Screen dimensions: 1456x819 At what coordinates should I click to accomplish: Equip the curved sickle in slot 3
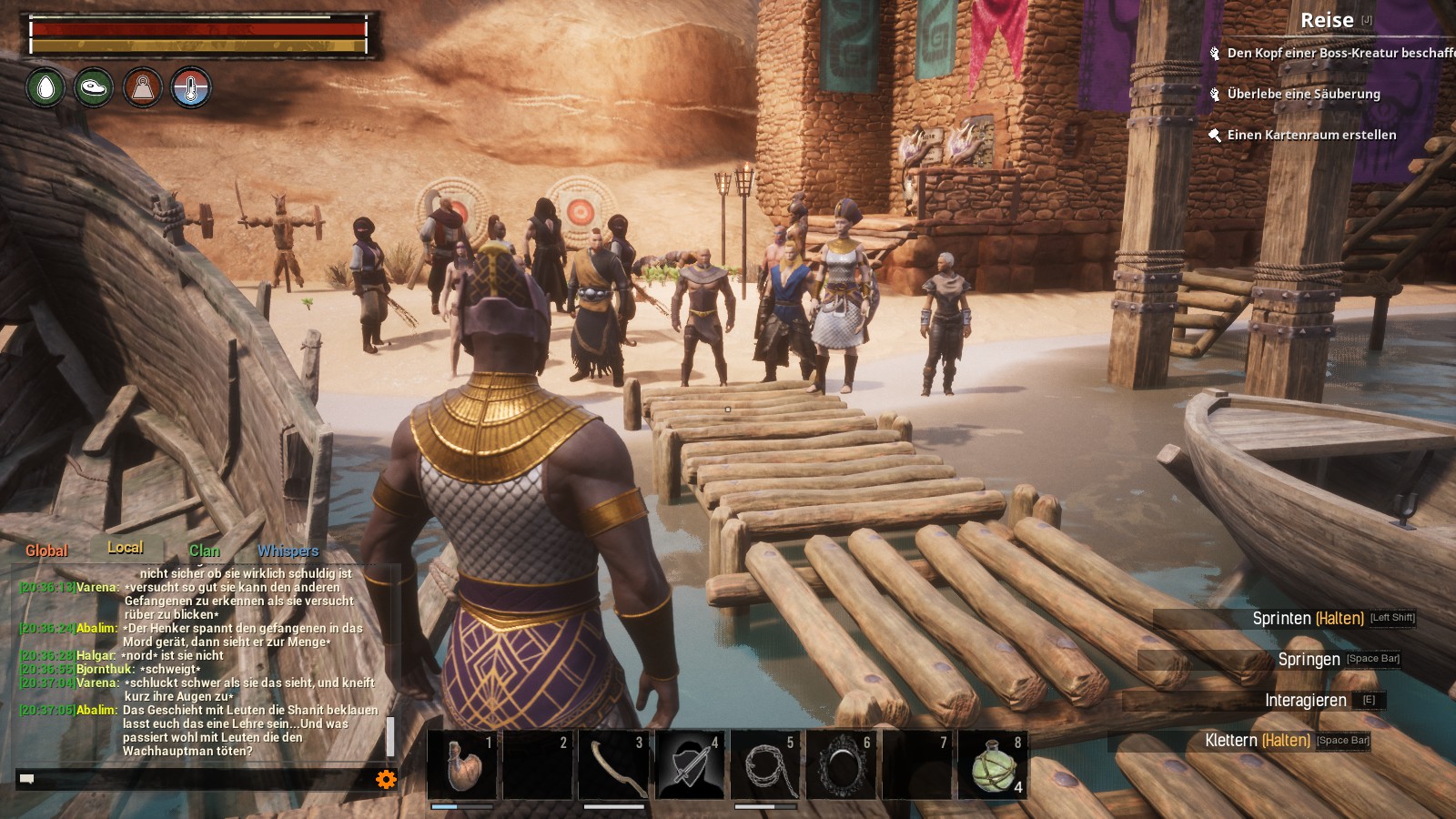[x=614, y=764]
